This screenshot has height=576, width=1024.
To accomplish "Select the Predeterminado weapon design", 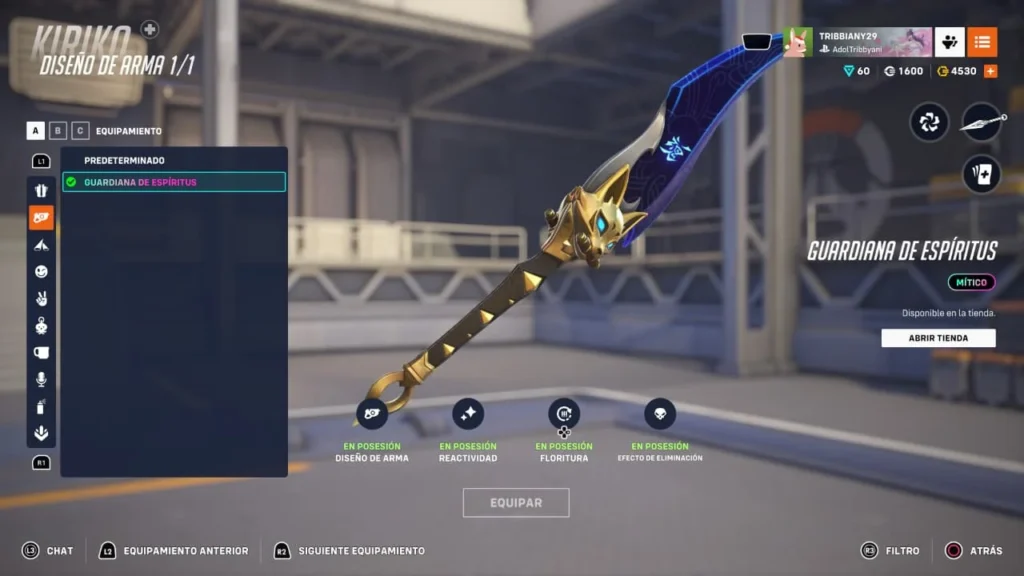I will click(125, 160).
